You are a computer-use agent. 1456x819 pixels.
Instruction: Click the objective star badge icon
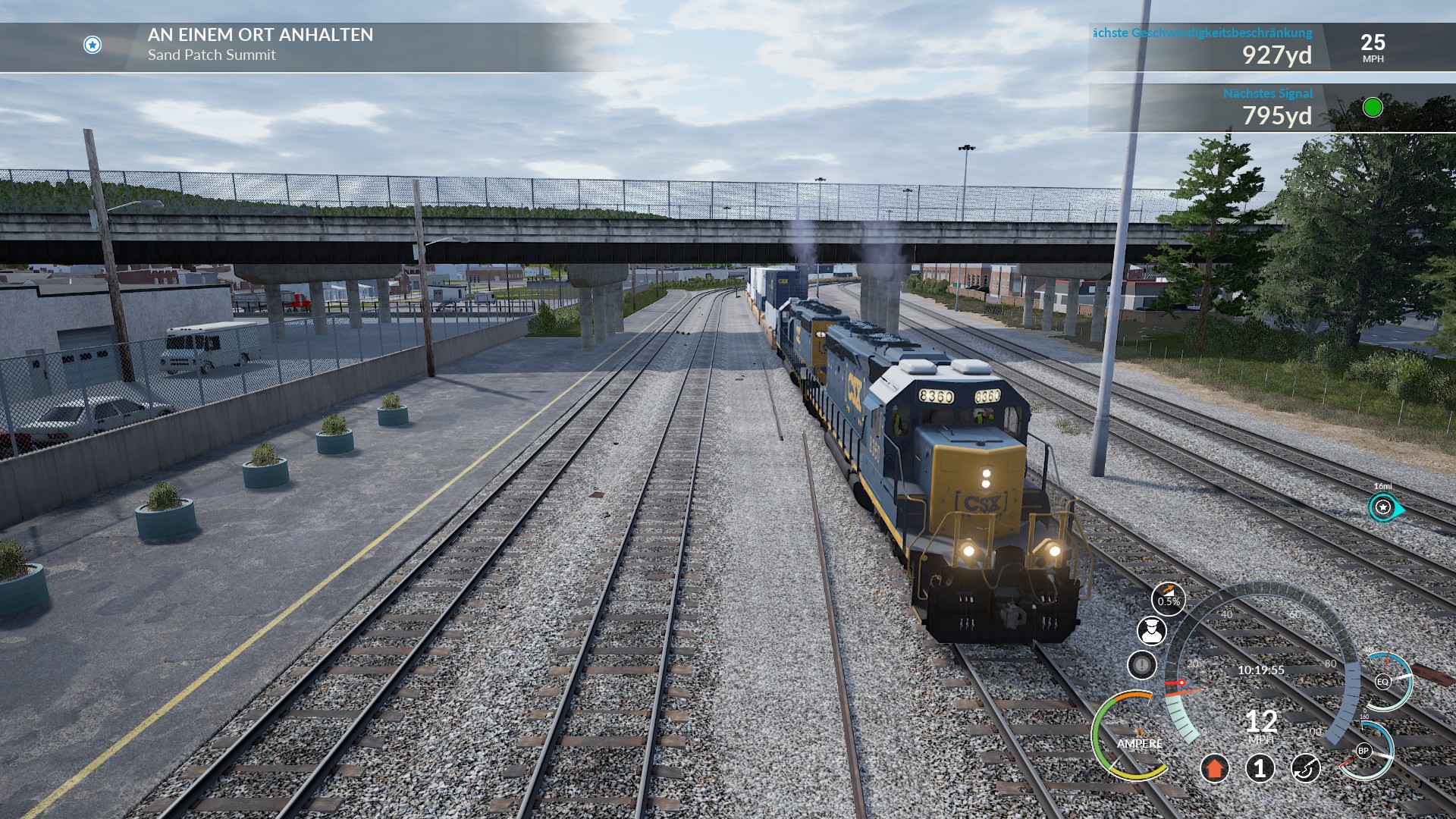93,45
